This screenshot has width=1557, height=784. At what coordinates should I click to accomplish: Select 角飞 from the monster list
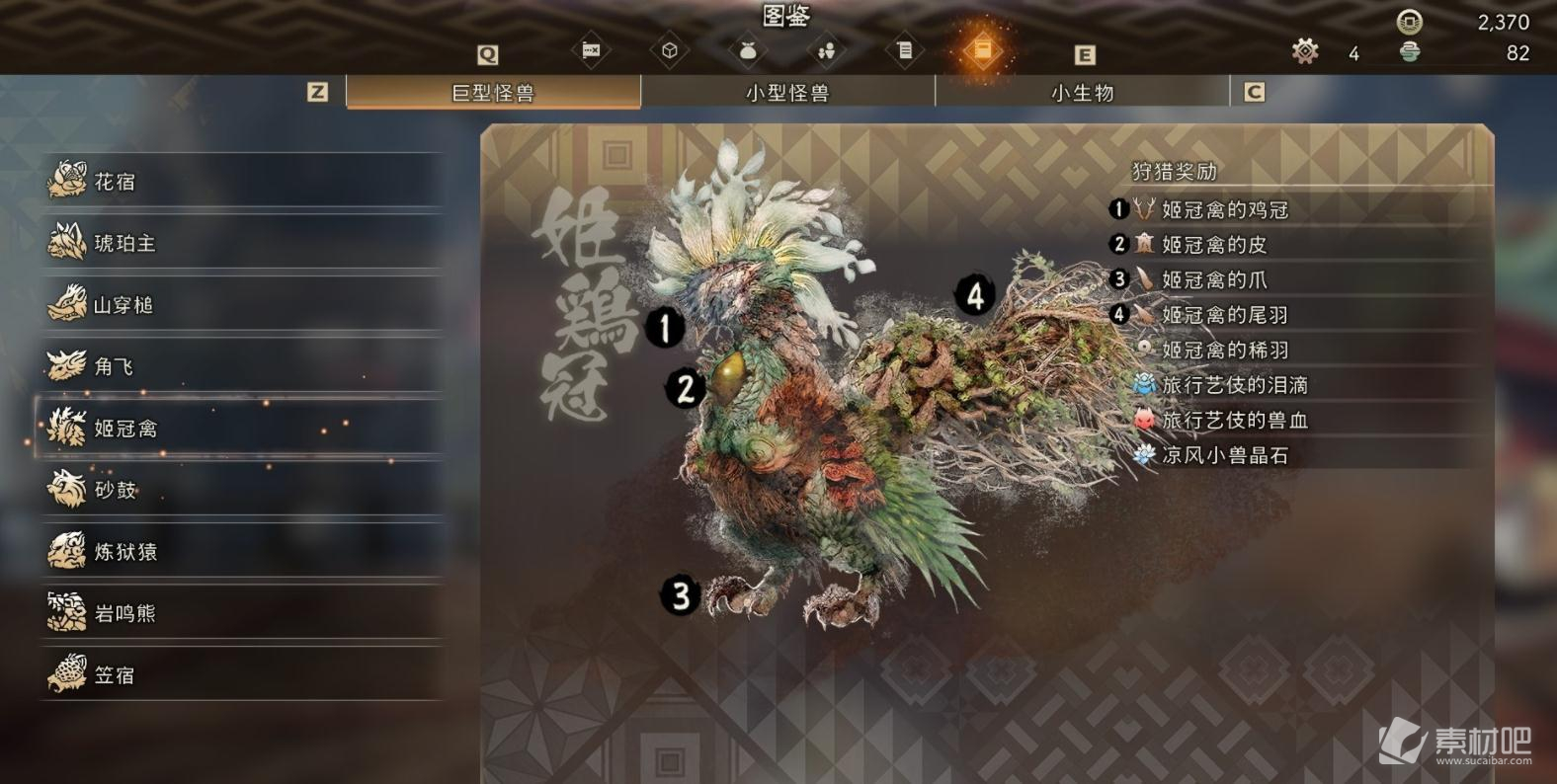[240, 366]
